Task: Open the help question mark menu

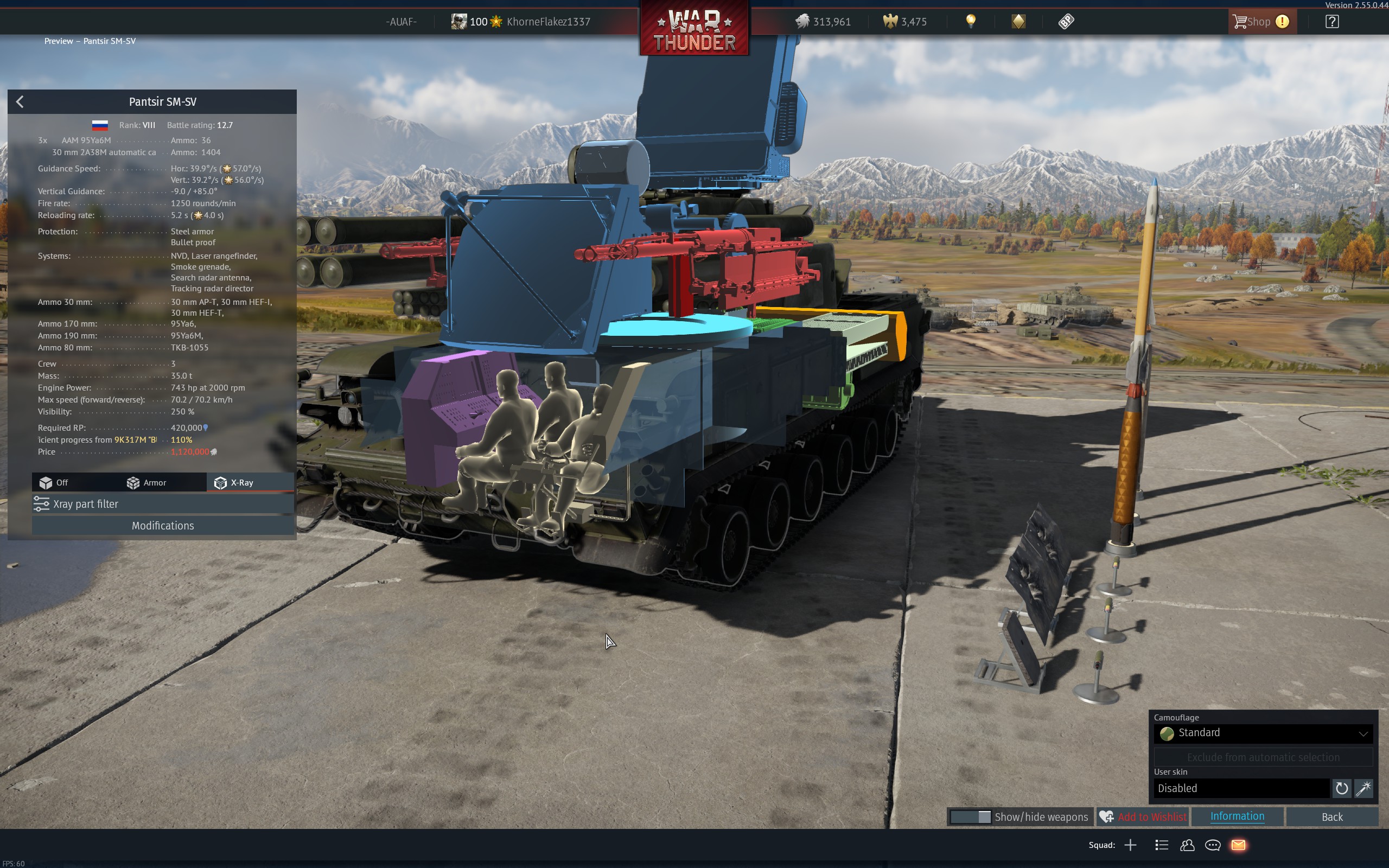Action: coord(1331,22)
